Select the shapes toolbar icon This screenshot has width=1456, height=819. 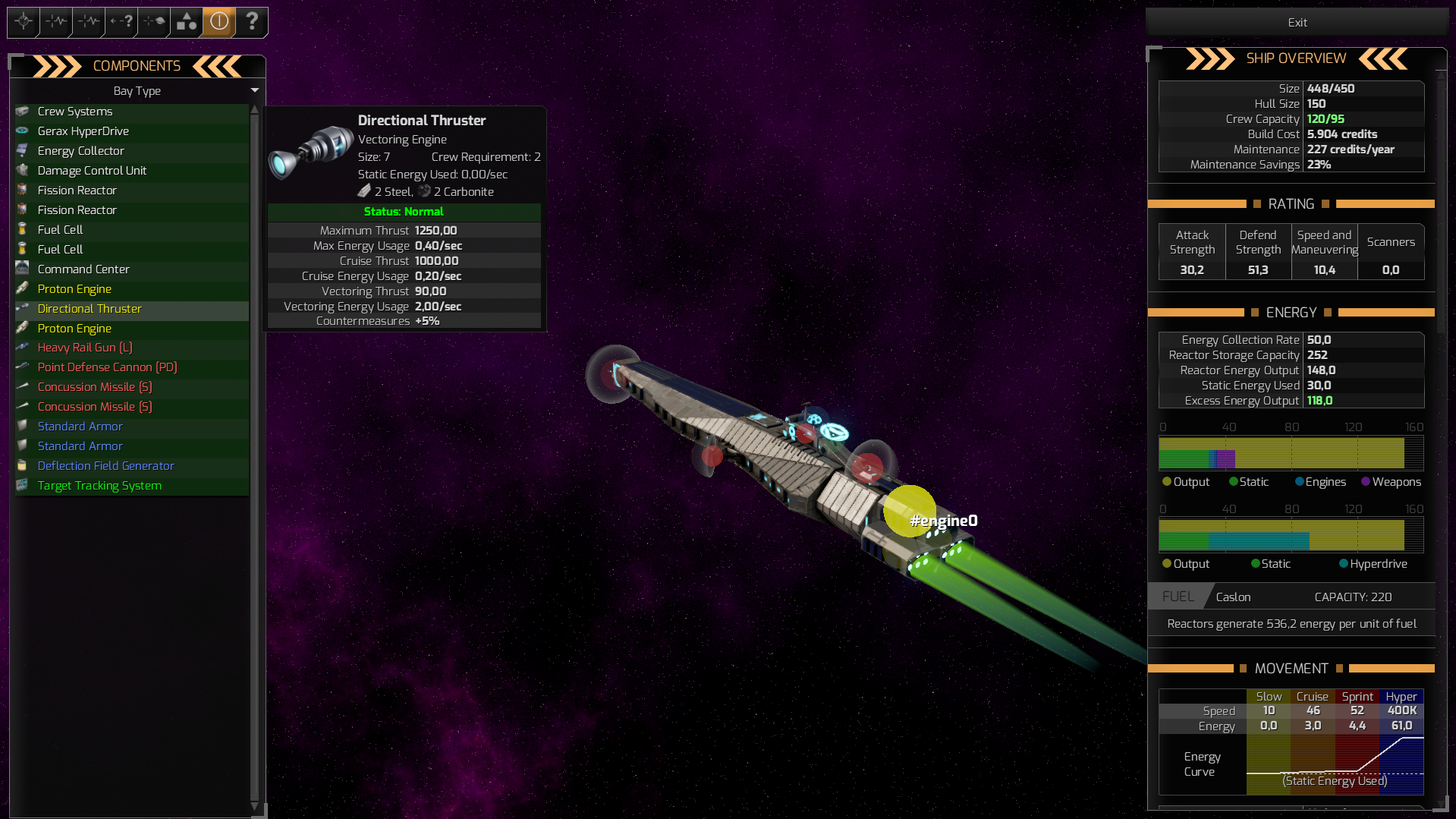point(186,22)
